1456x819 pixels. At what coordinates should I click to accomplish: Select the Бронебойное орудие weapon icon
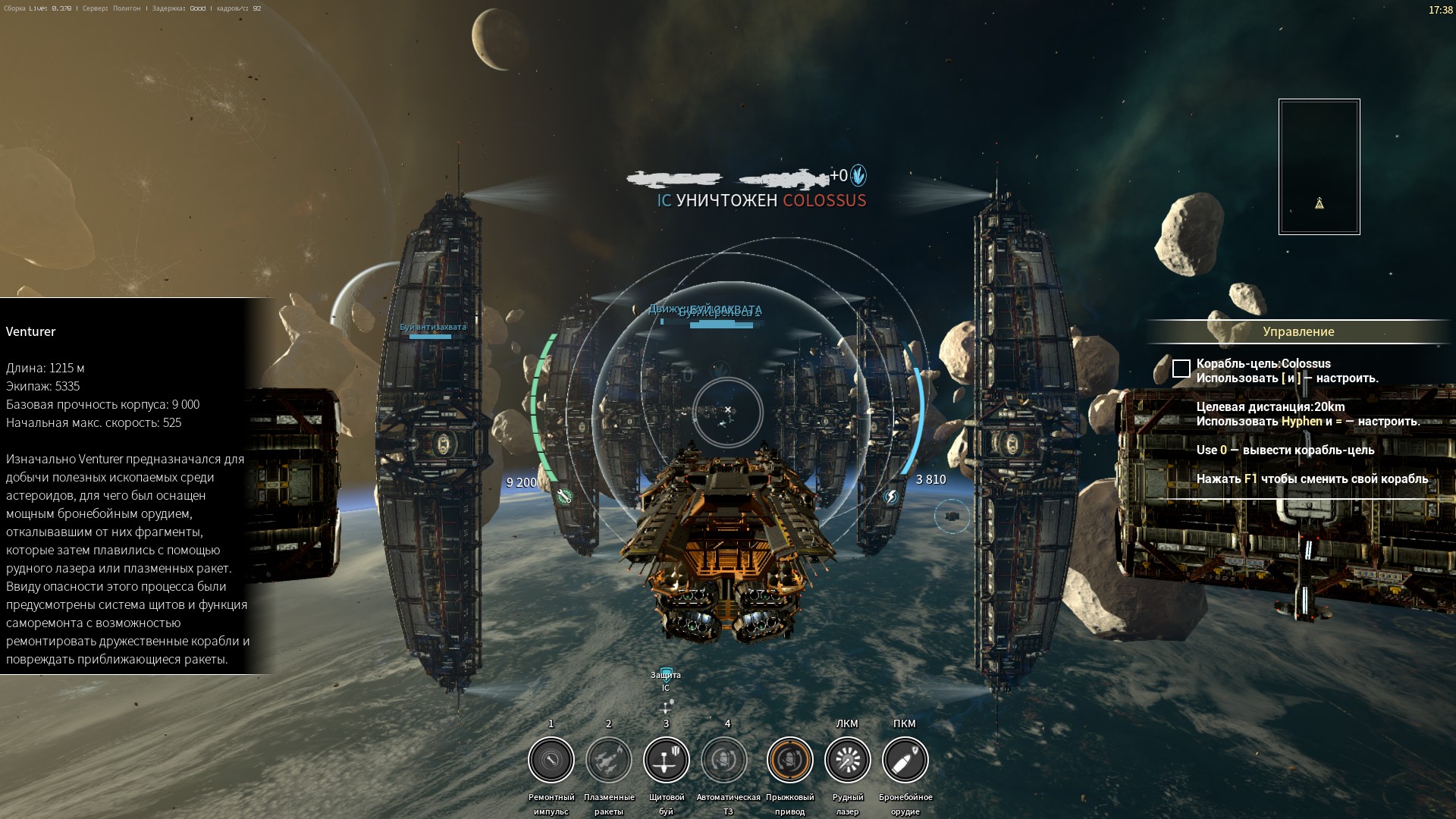coord(905,759)
